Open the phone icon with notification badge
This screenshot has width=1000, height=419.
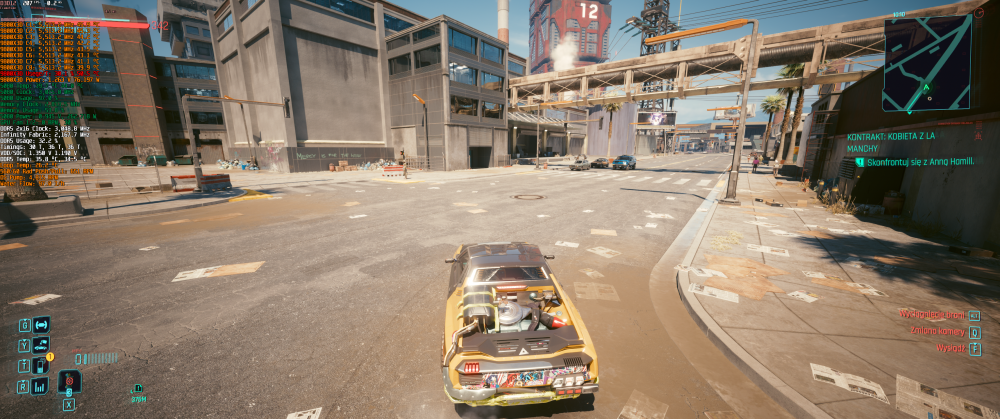click(41, 365)
